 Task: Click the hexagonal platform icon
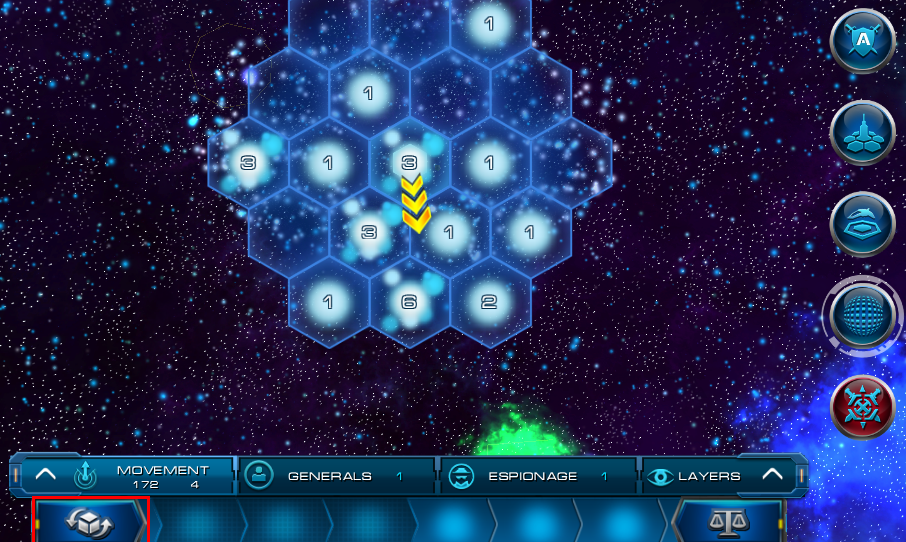[x=862, y=224]
